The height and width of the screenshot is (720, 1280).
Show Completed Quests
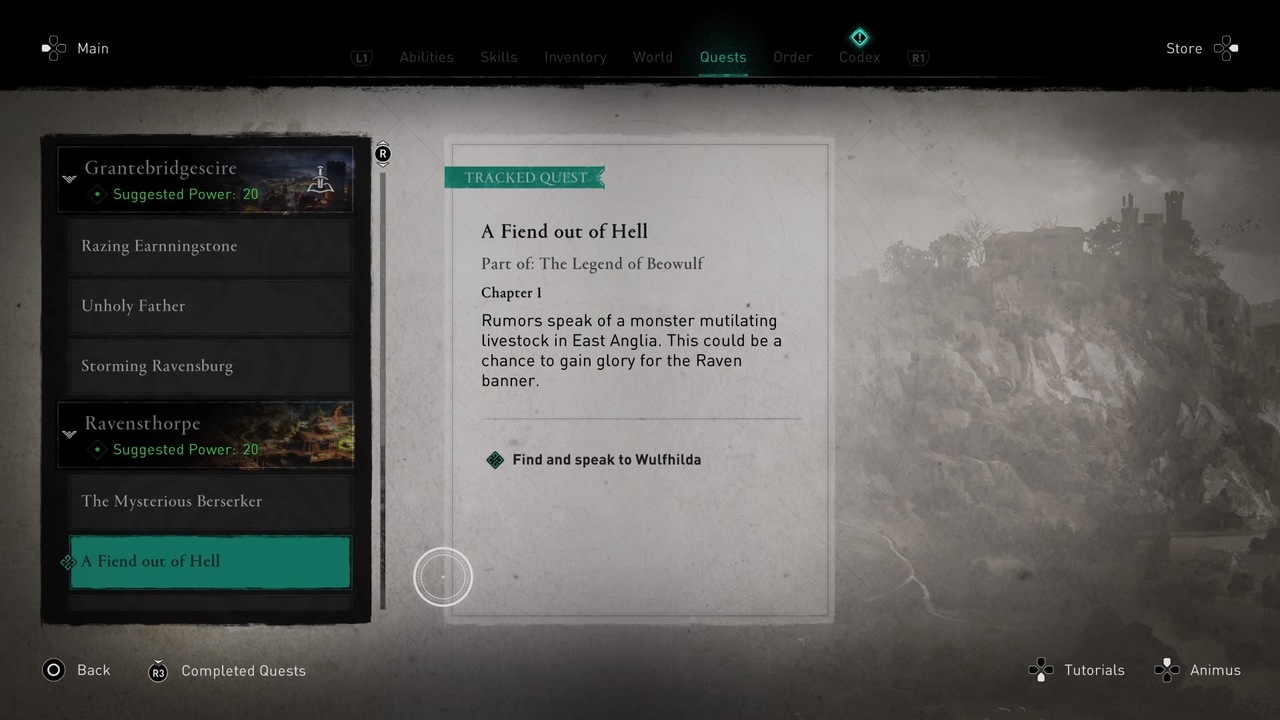click(243, 671)
